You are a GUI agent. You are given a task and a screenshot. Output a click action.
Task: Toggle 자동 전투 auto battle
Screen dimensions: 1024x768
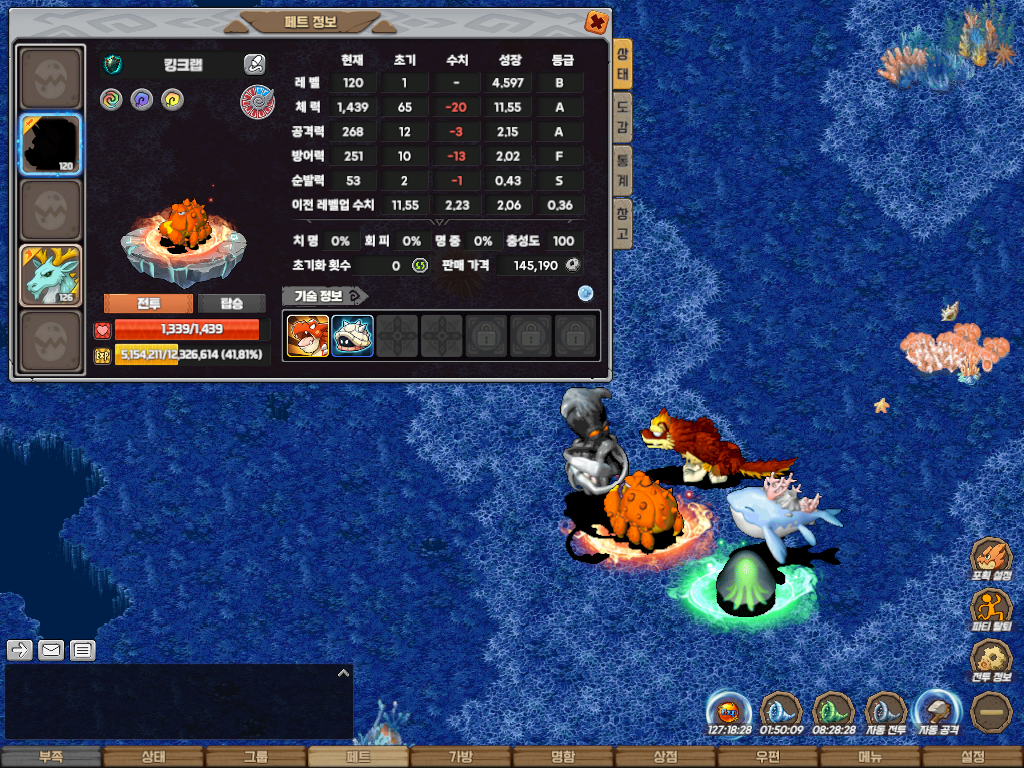pyautogui.click(x=886, y=712)
